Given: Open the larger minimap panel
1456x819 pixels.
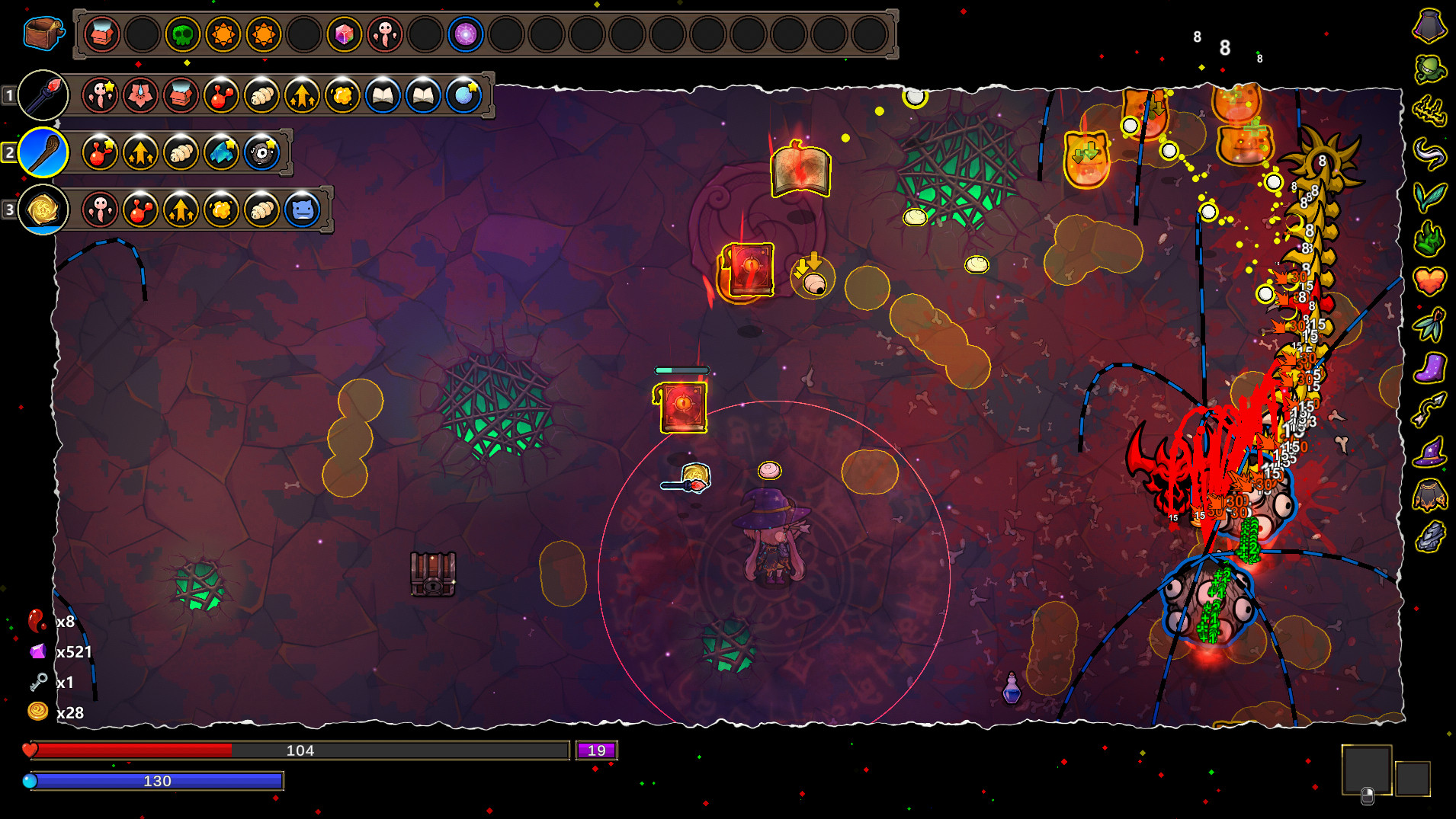Looking at the screenshot, I should 1366,769.
